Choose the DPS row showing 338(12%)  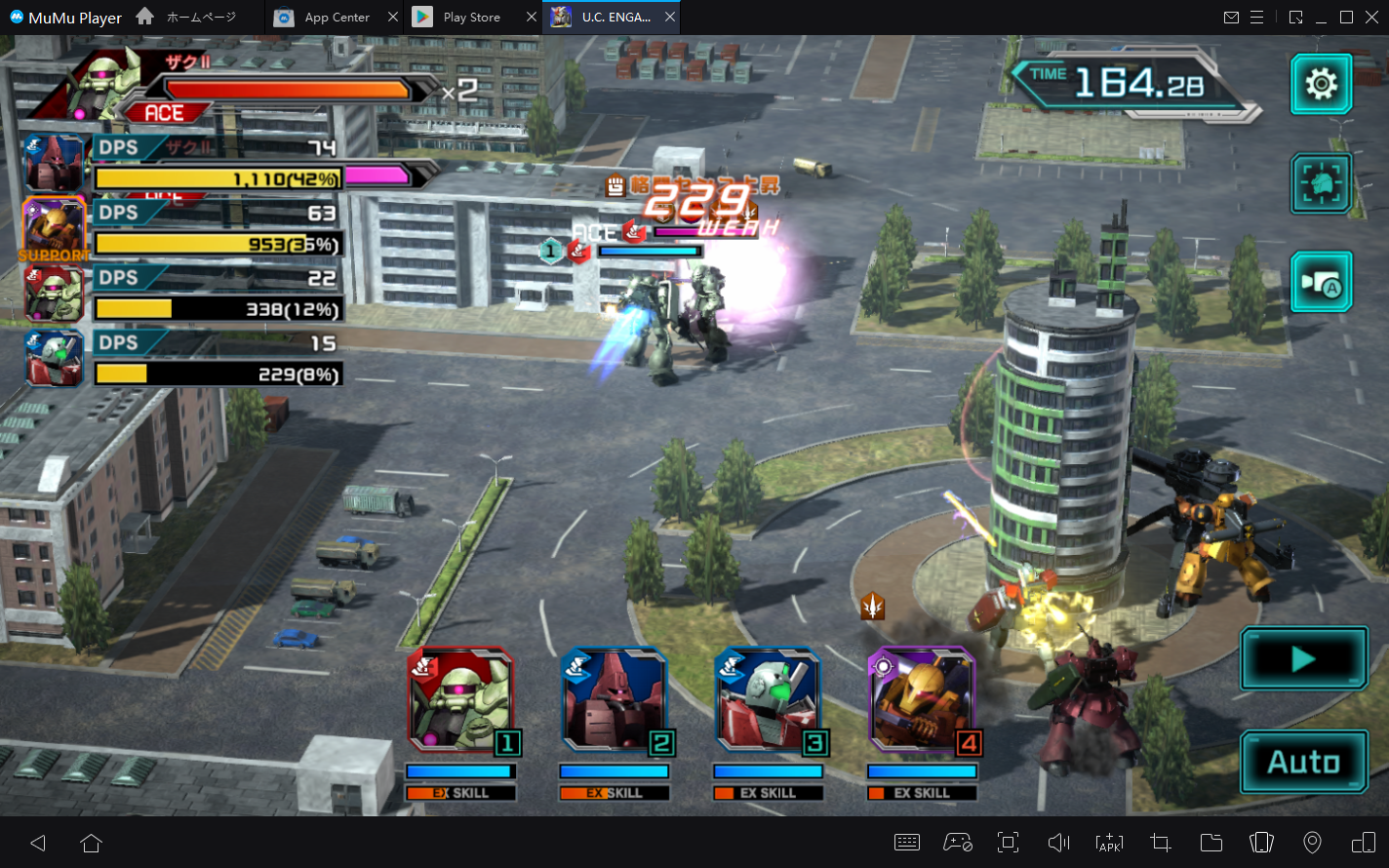click(x=217, y=295)
